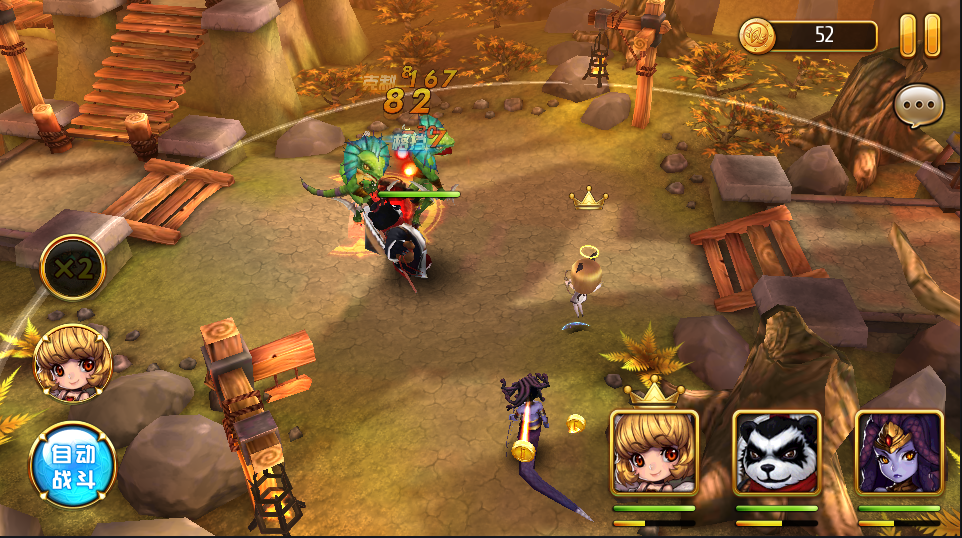Select the crowned blonde hero card

(x=654, y=453)
